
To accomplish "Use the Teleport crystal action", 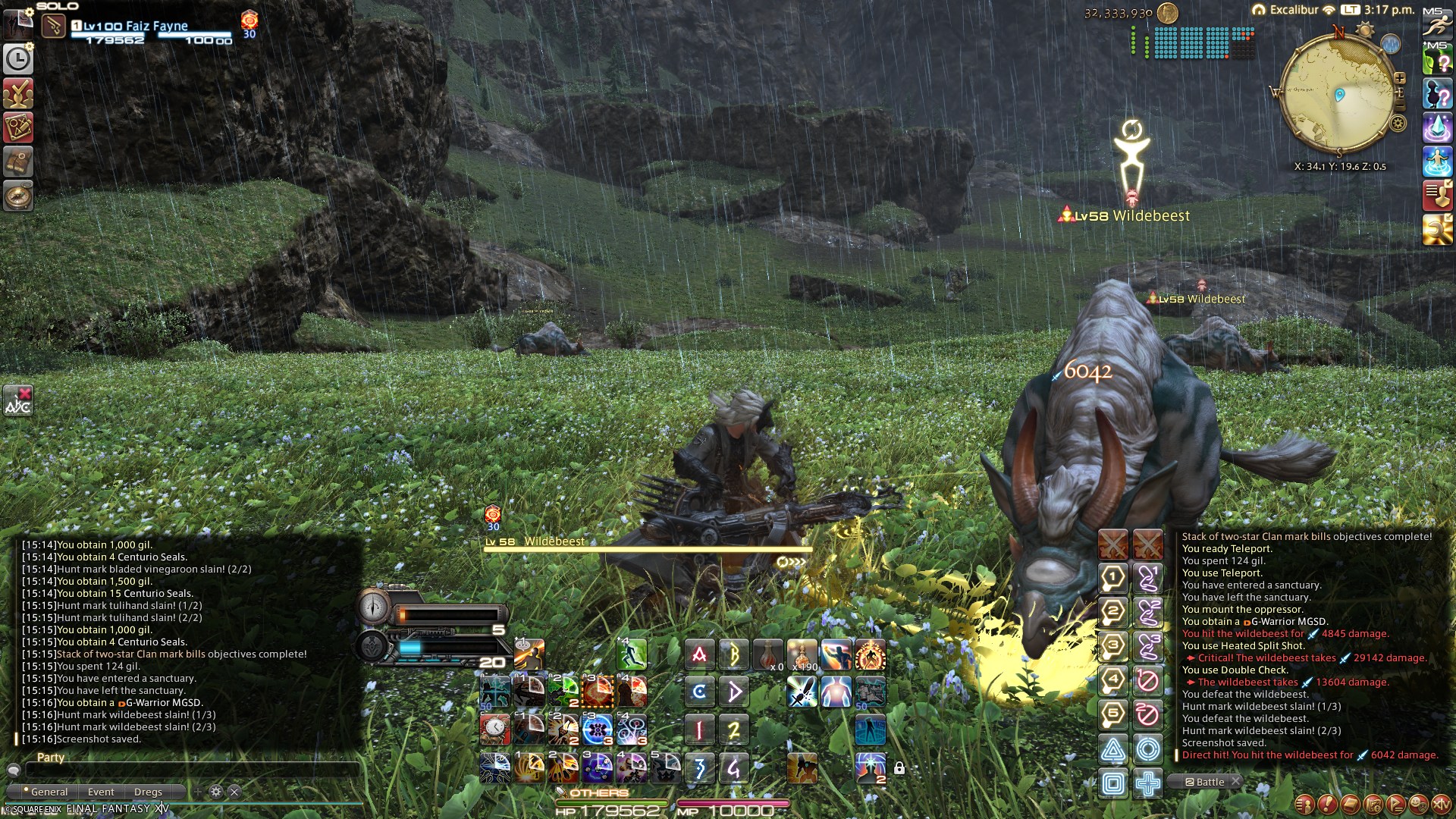I will pos(1436,127).
